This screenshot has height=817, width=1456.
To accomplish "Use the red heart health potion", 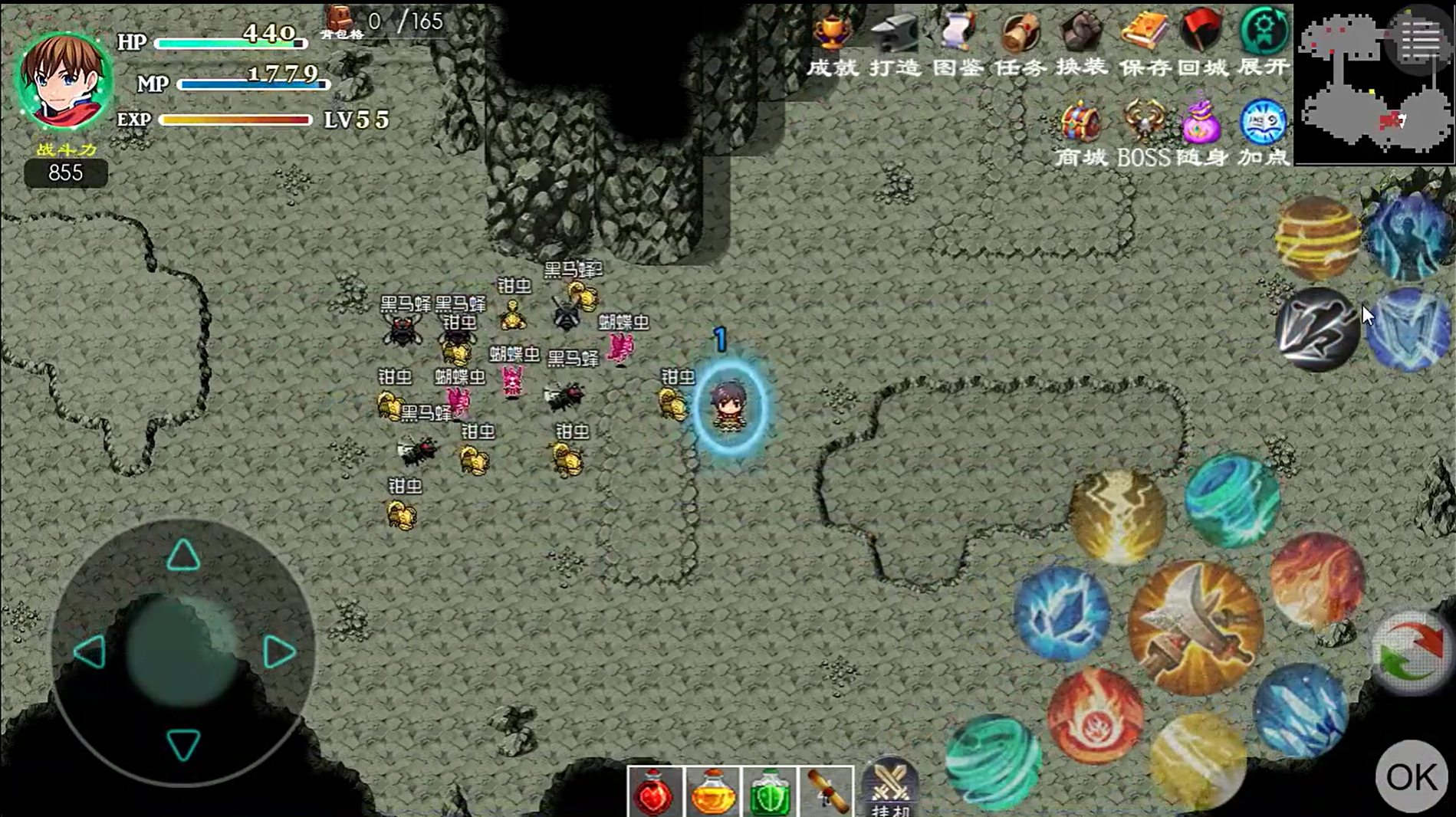I will tap(654, 792).
